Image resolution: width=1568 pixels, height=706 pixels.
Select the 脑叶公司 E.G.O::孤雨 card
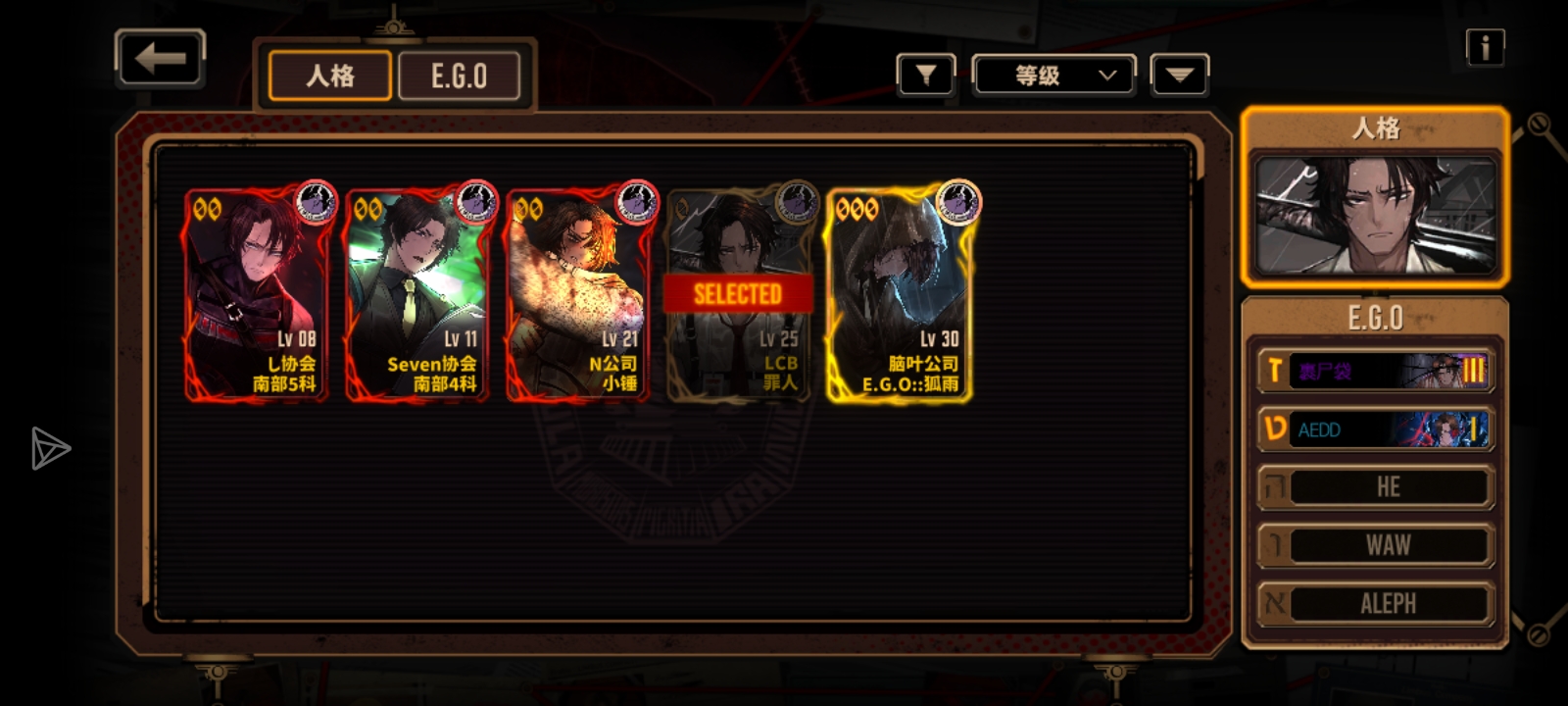[x=899, y=293]
